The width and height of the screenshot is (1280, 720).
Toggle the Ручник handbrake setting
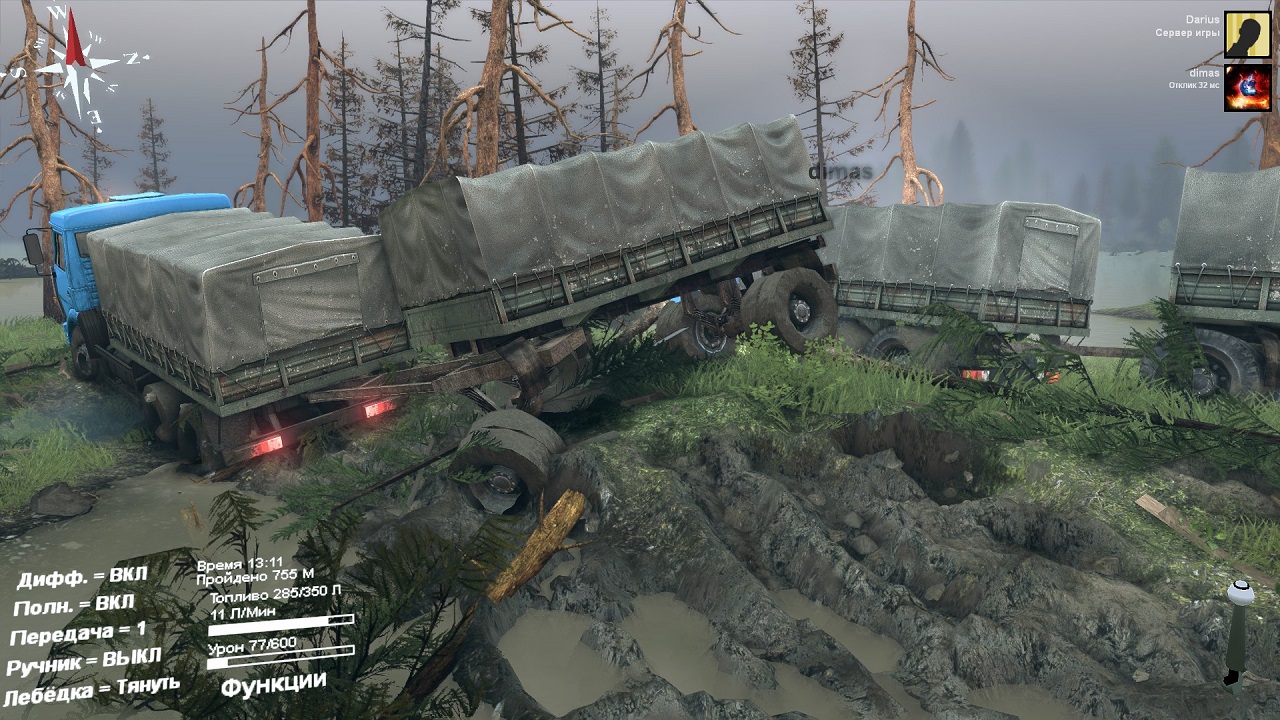tap(84, 661)
